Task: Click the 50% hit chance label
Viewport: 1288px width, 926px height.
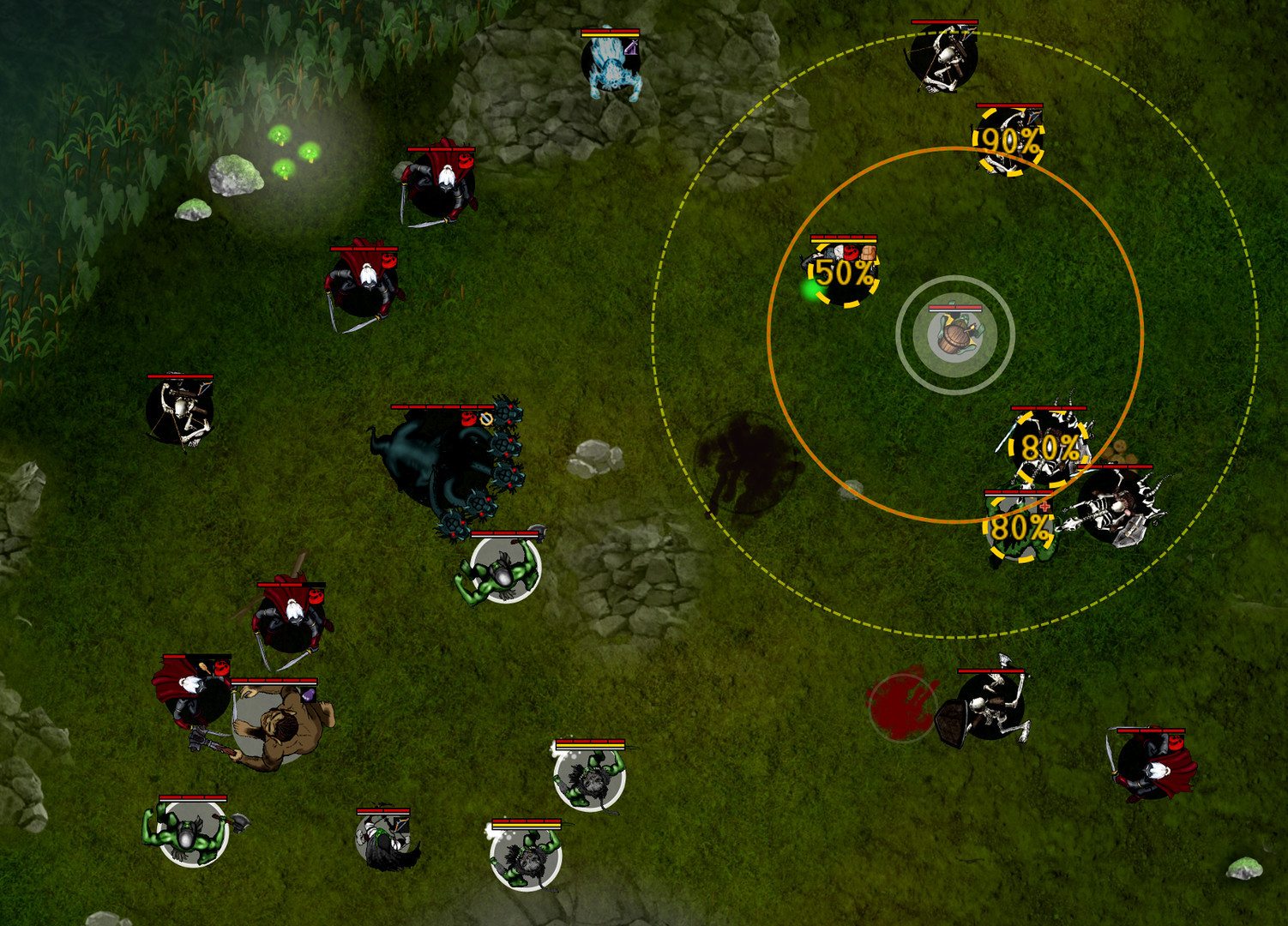Action: [x=844, y=275]
